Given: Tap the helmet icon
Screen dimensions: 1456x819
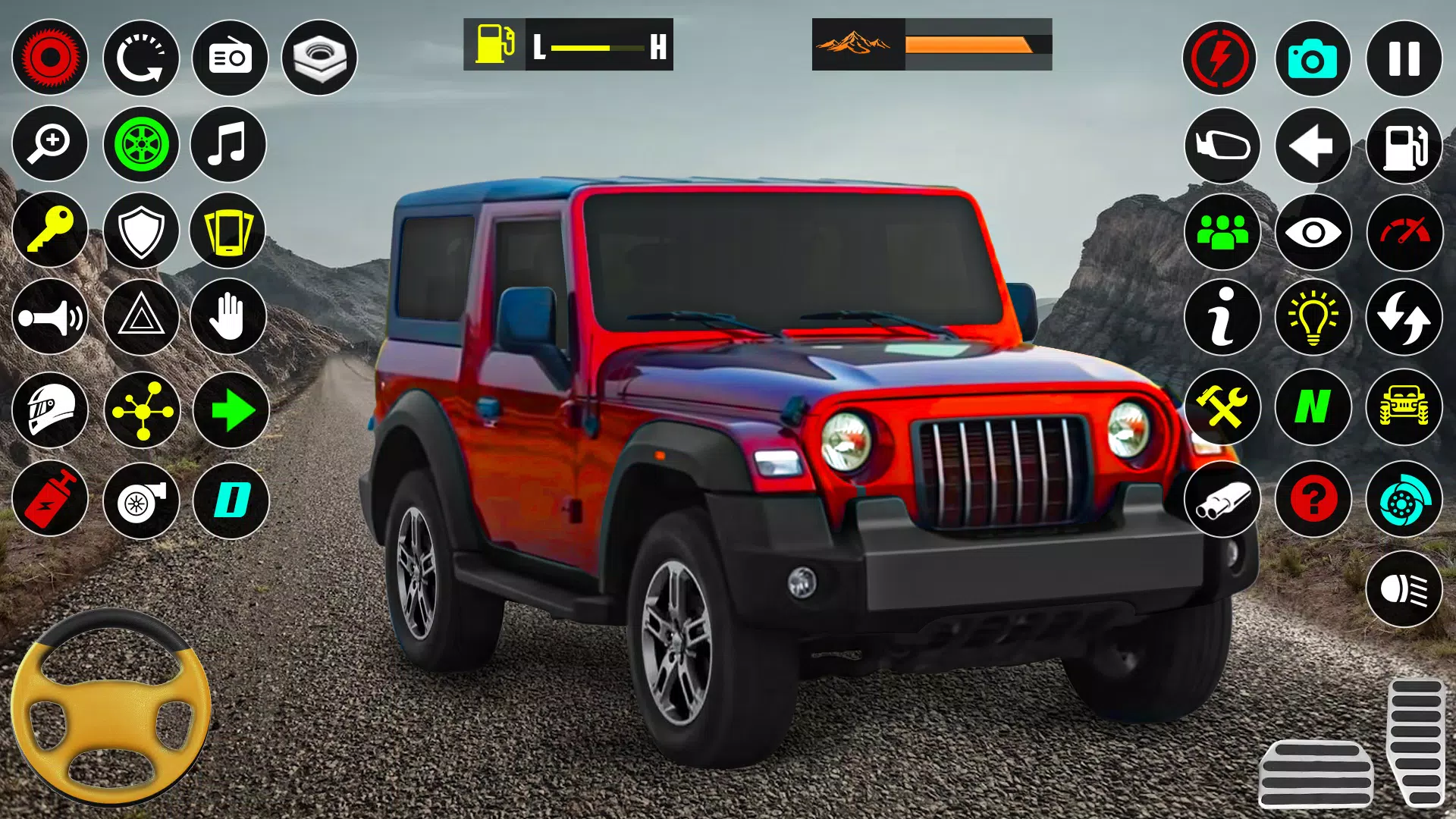Looking at the screenshot, I should point(50,409).
